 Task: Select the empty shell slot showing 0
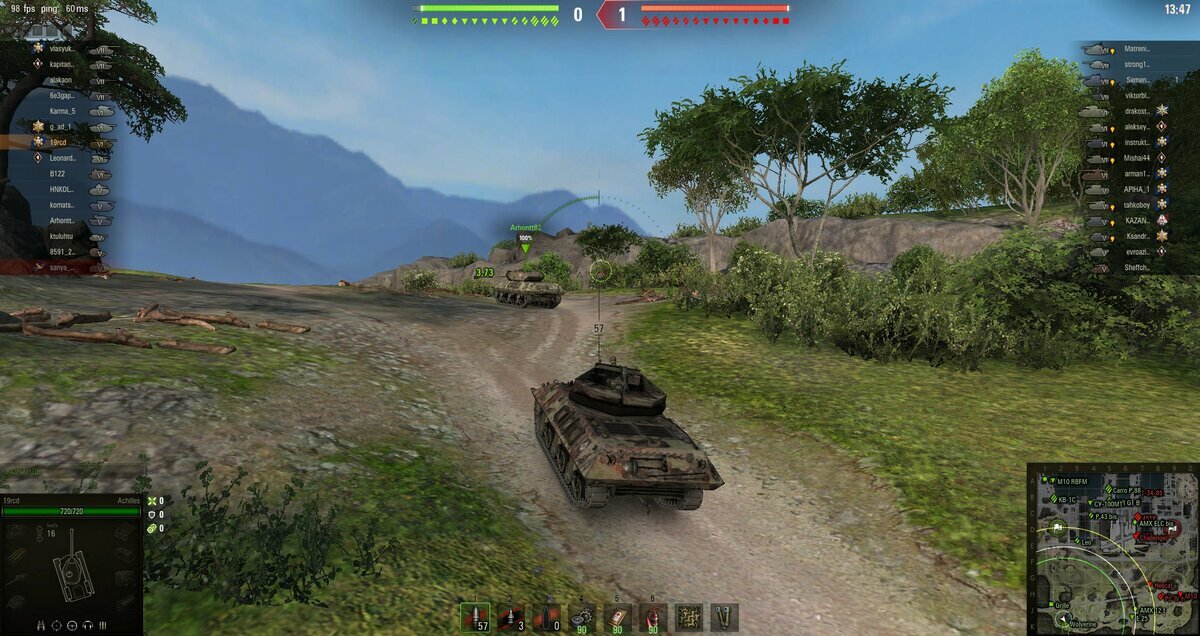click(x=546, y=617)
